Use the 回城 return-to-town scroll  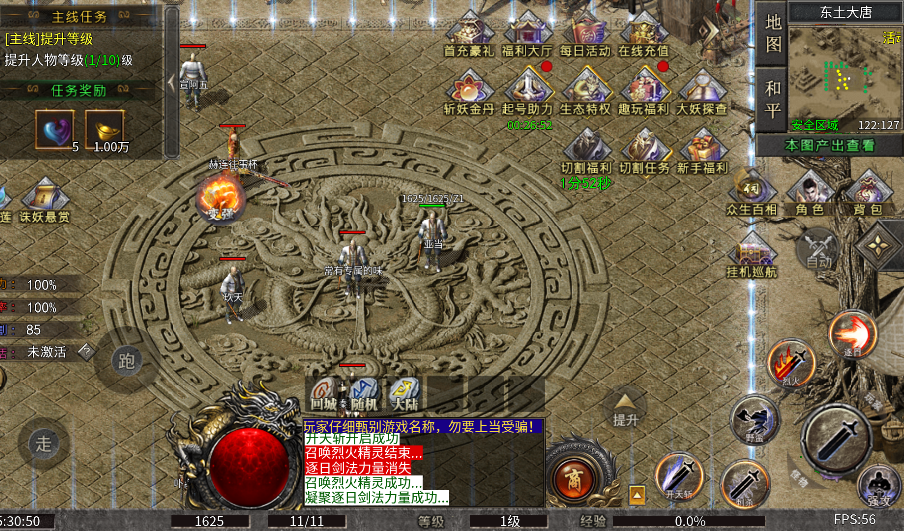coord(323,394)
